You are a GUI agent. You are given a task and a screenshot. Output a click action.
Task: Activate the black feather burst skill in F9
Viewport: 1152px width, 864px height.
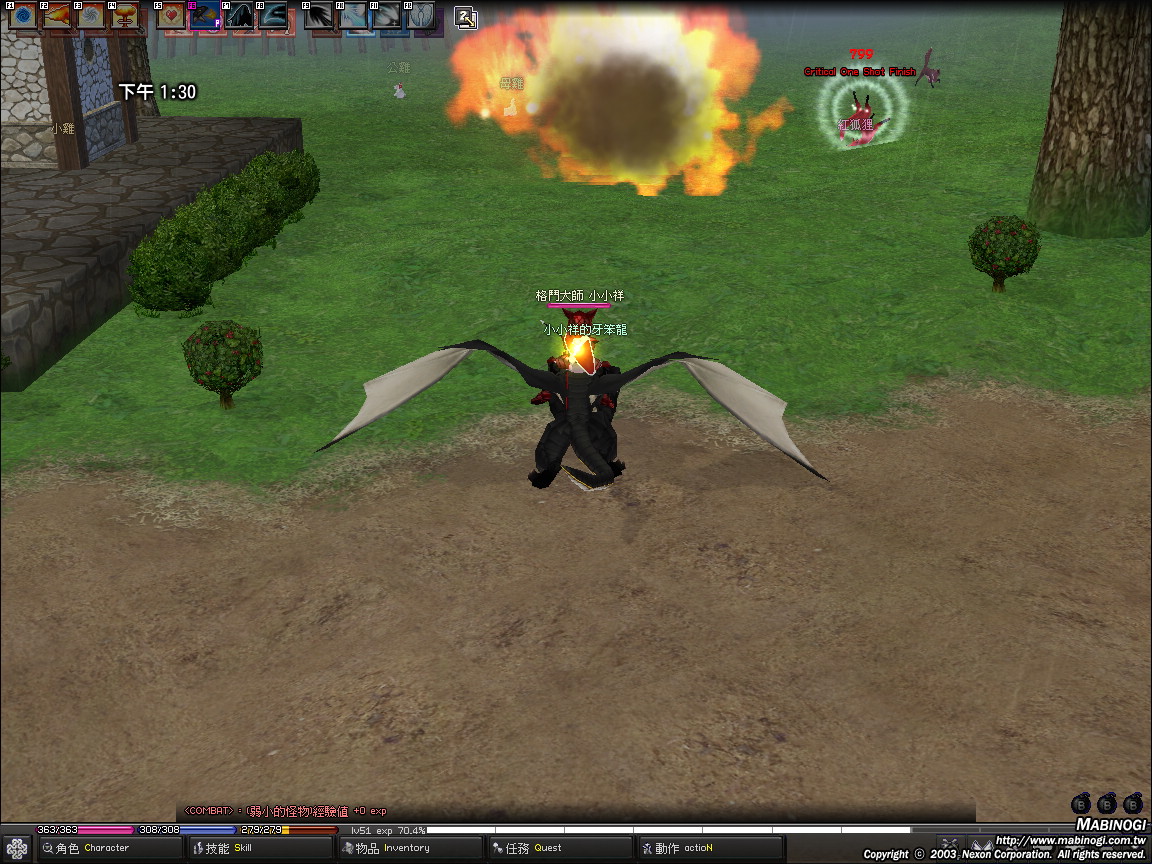pos(319,16)
